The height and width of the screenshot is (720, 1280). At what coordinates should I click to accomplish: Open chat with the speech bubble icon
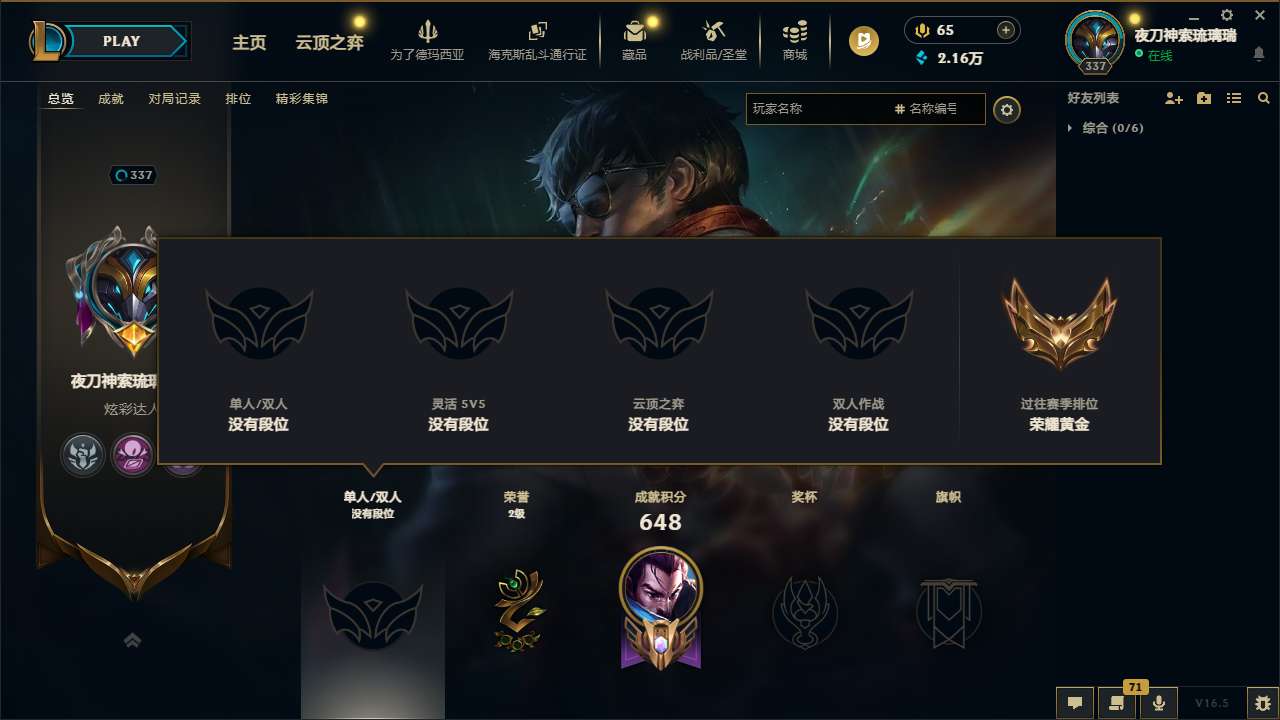1075,703
